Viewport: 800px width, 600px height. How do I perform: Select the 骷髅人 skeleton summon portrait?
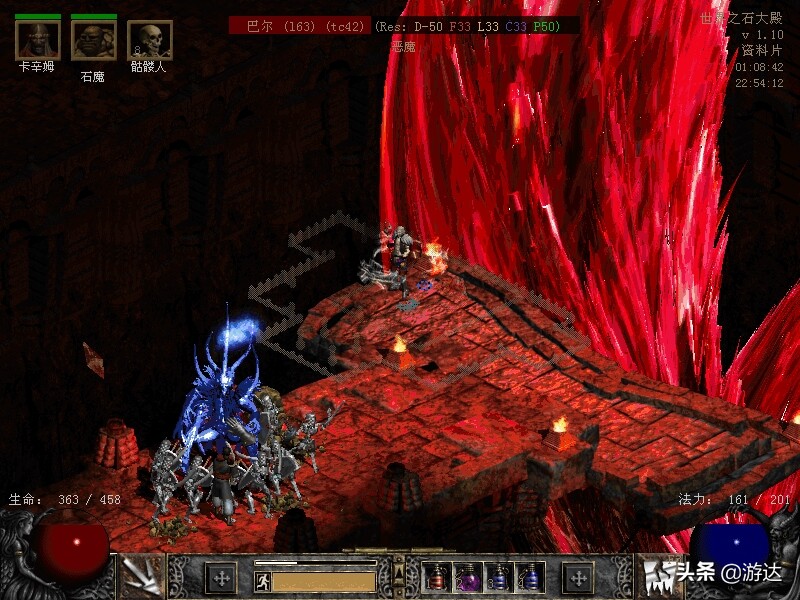[x=149, y=39]
